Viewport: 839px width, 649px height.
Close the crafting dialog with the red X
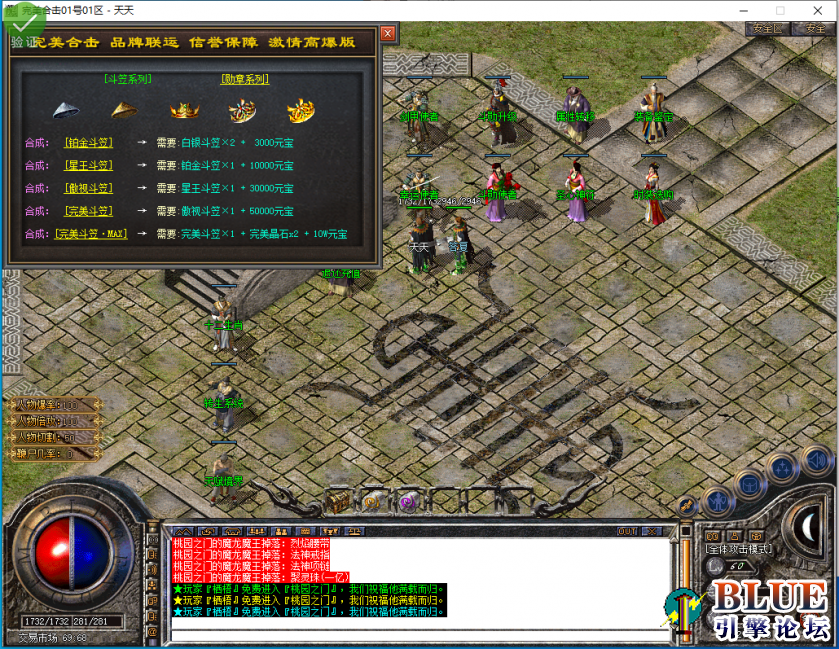pos(388,33)
